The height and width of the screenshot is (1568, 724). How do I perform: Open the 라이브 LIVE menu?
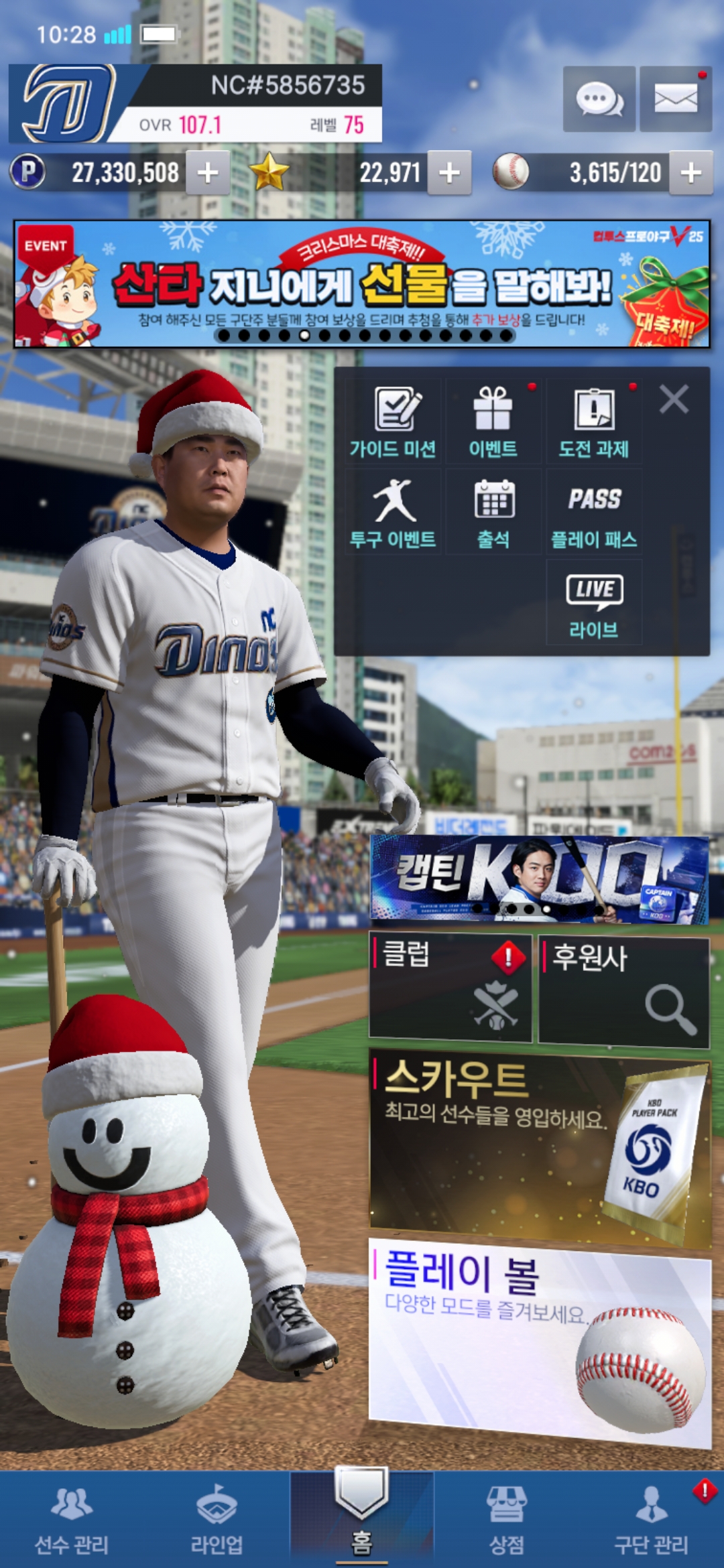coord(594,603)
